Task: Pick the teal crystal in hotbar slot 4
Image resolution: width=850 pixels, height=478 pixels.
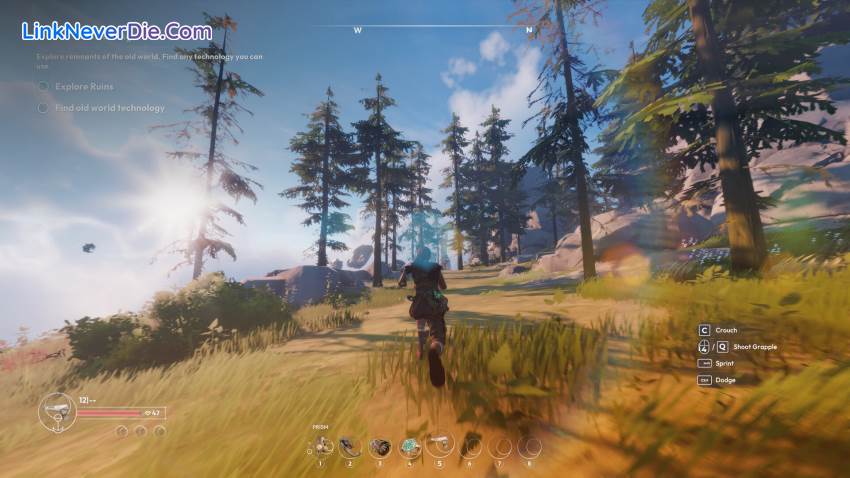Action: click(x=410, y=446)
